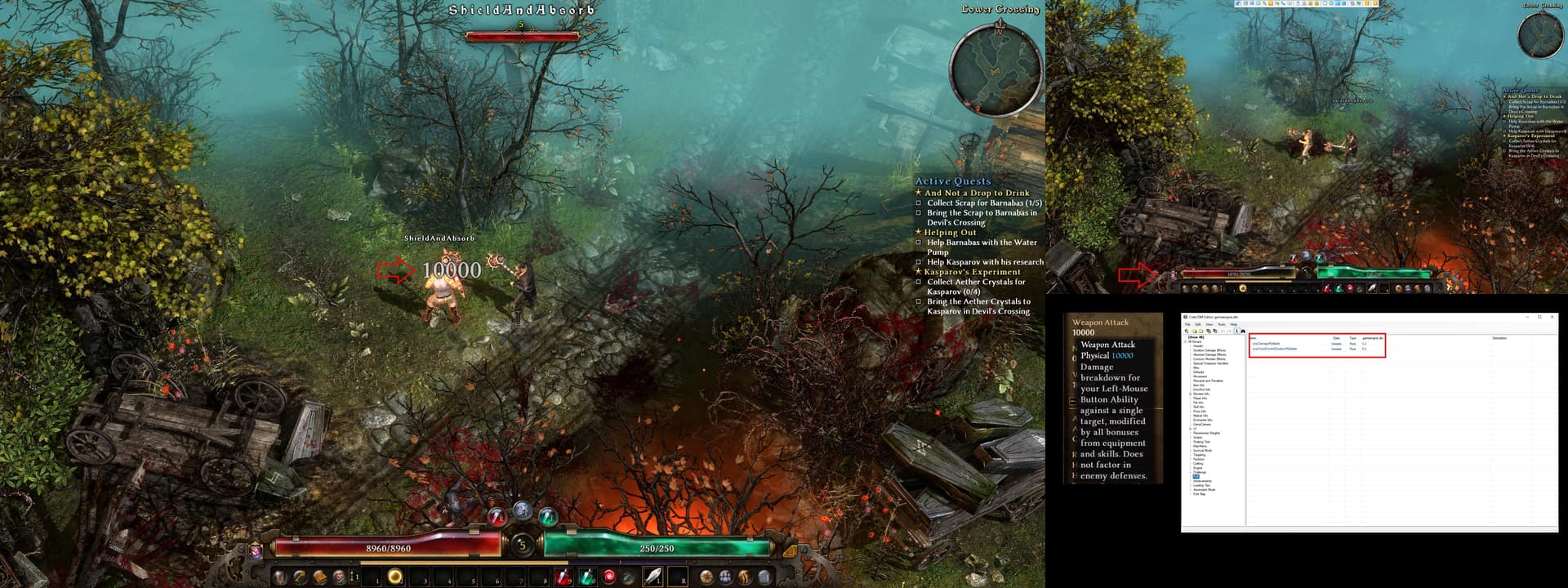The width and height of the screenshot is (1568, 588).
Task: Select the Helping Out quest entry
Action: point(950,233)
